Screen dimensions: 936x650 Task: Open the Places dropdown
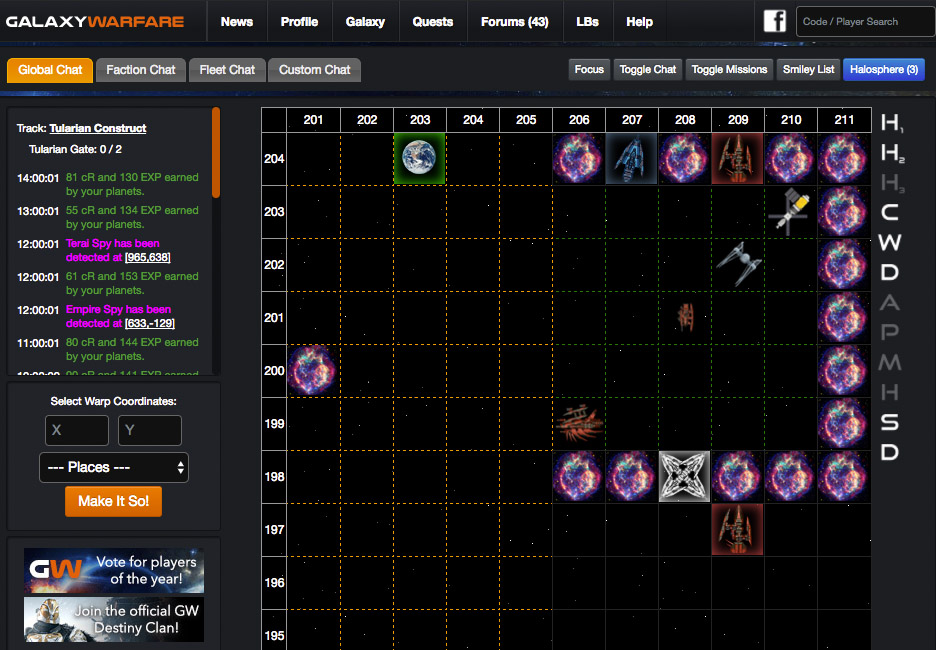(x=114, y=467)
